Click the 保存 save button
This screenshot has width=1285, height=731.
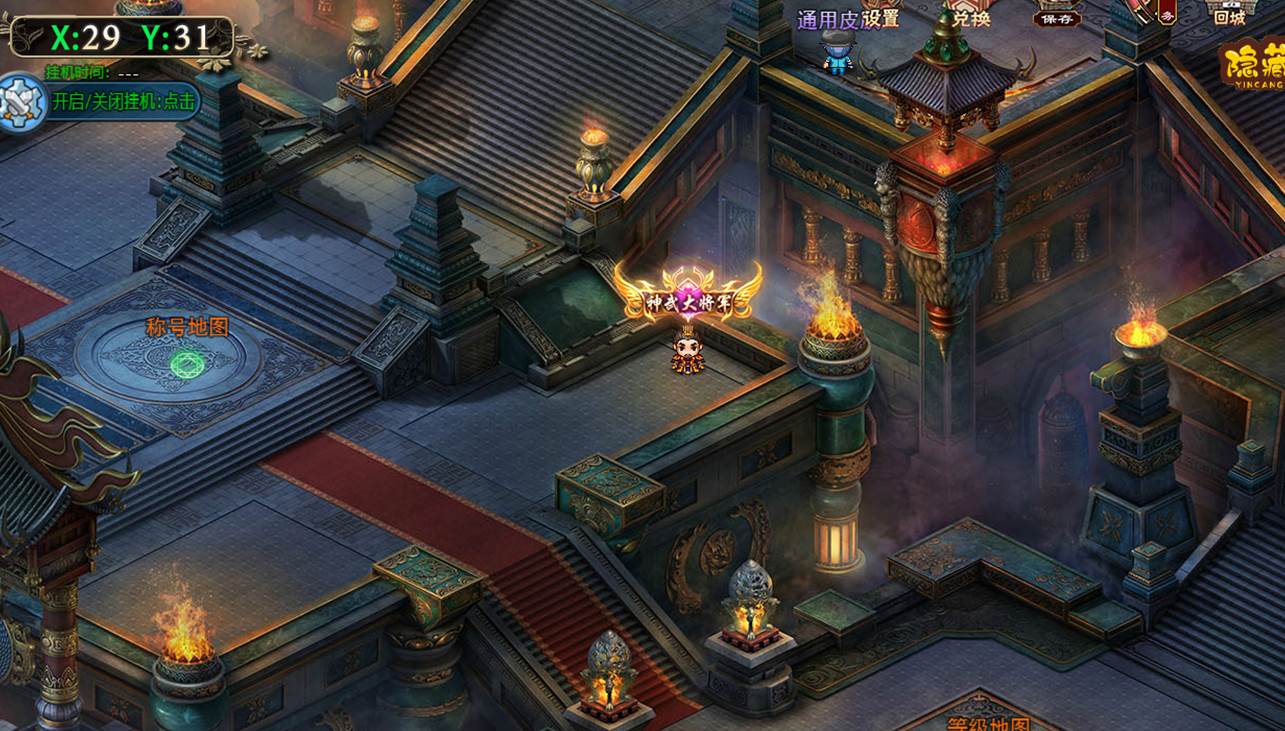point(1057,17)
